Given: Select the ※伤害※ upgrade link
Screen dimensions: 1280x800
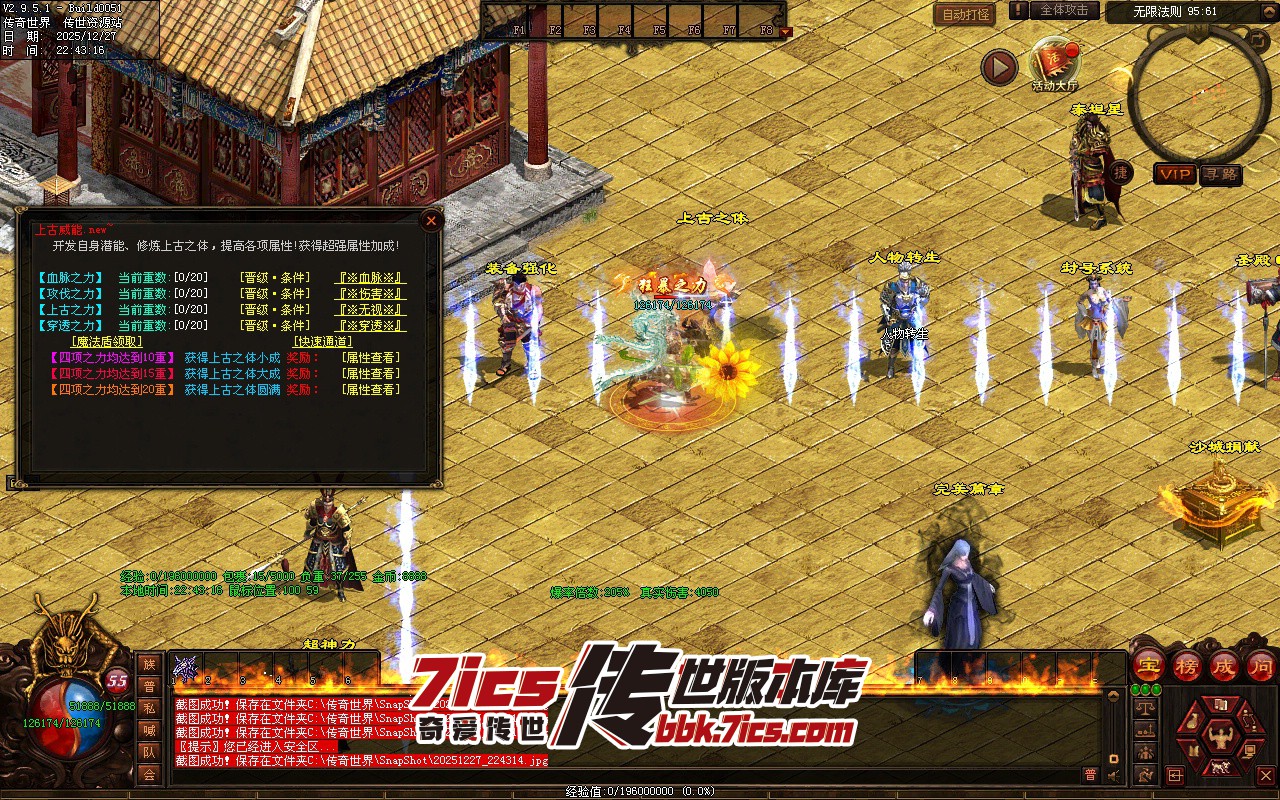Looking at the screenshot, I should coord(370,294).
